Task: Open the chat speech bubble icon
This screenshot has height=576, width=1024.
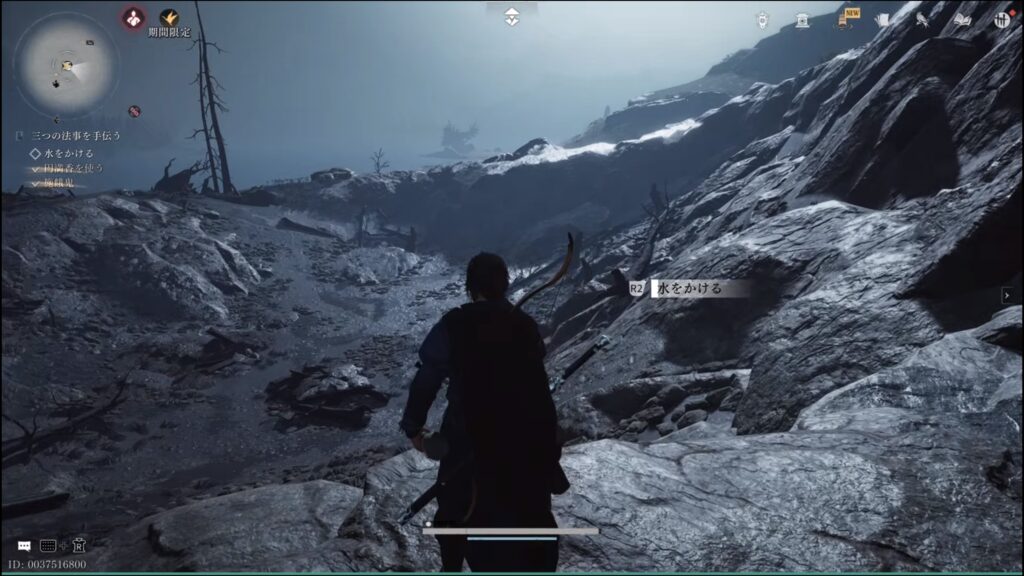Action: tap(24, 546)
